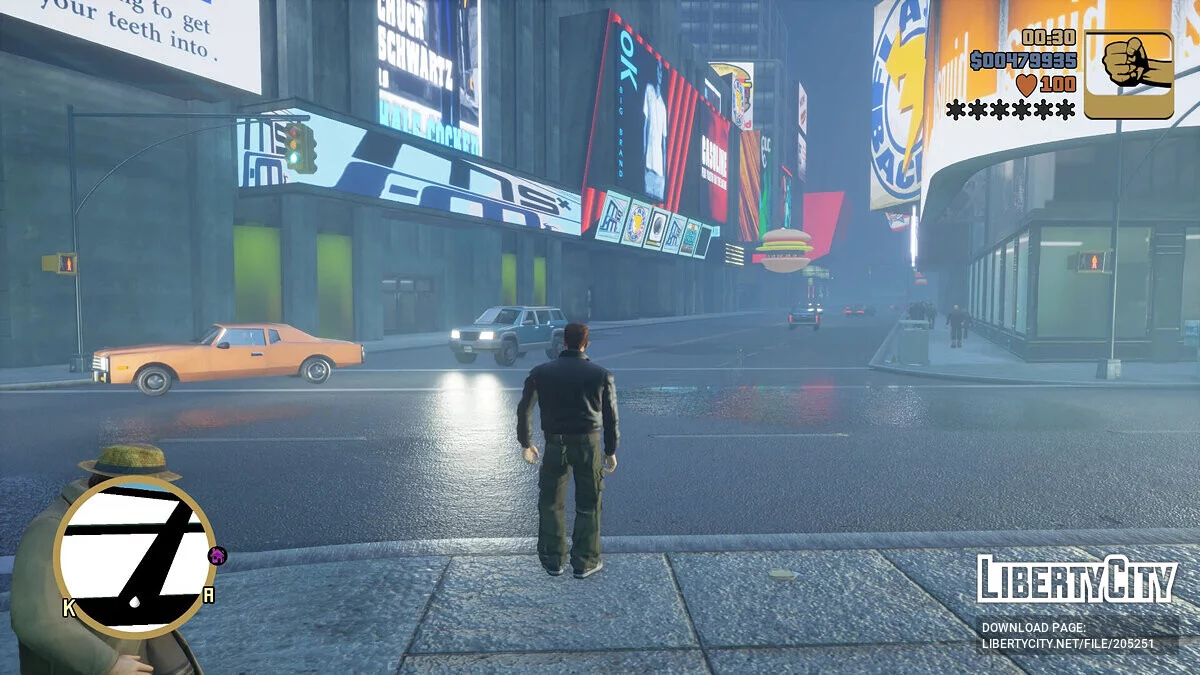Click the LibertyCity watermark logo

pos(1077,580)
